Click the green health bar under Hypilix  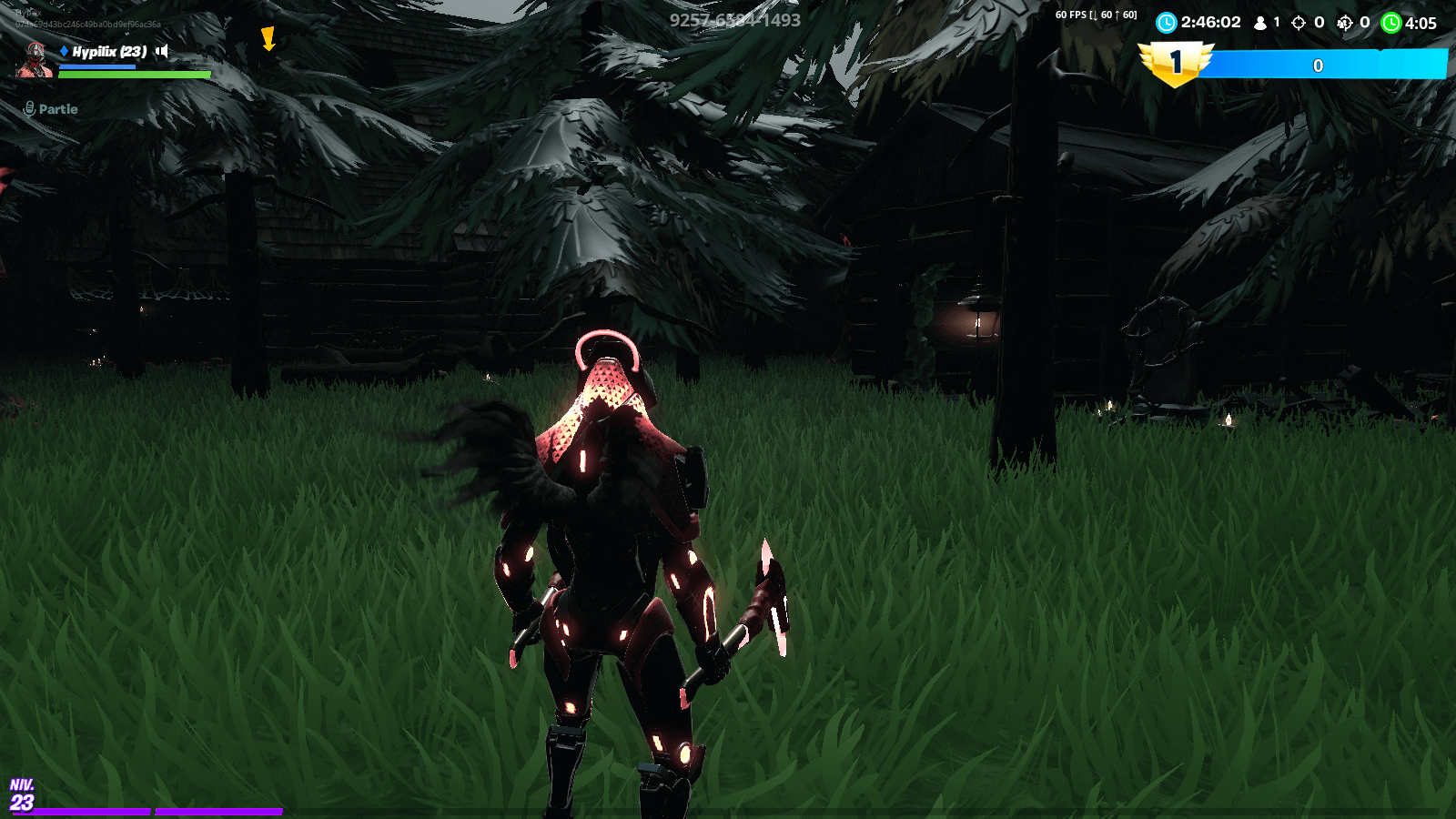pyautogui.click(x=132, y=75)
